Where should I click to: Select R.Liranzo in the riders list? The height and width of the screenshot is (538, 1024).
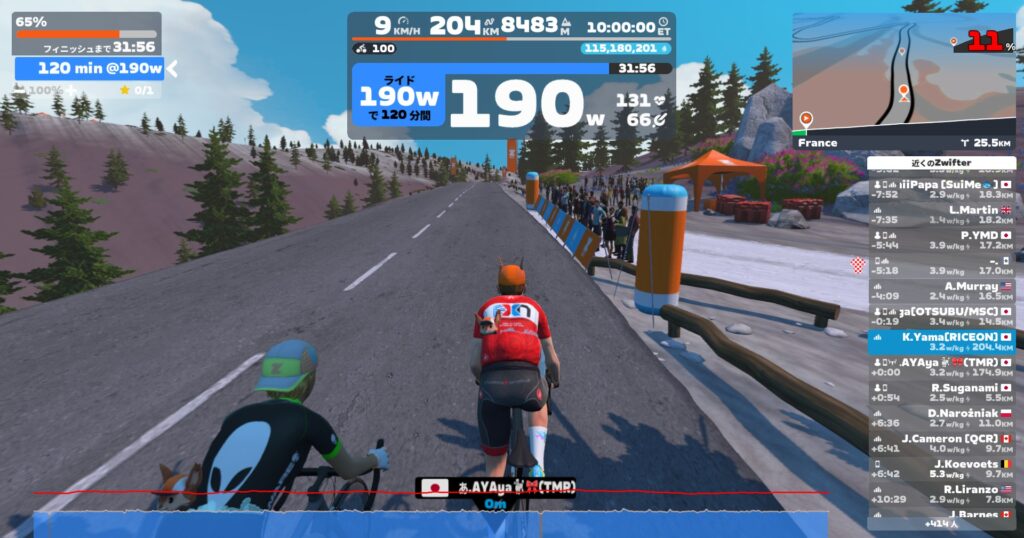coord(941,493)
